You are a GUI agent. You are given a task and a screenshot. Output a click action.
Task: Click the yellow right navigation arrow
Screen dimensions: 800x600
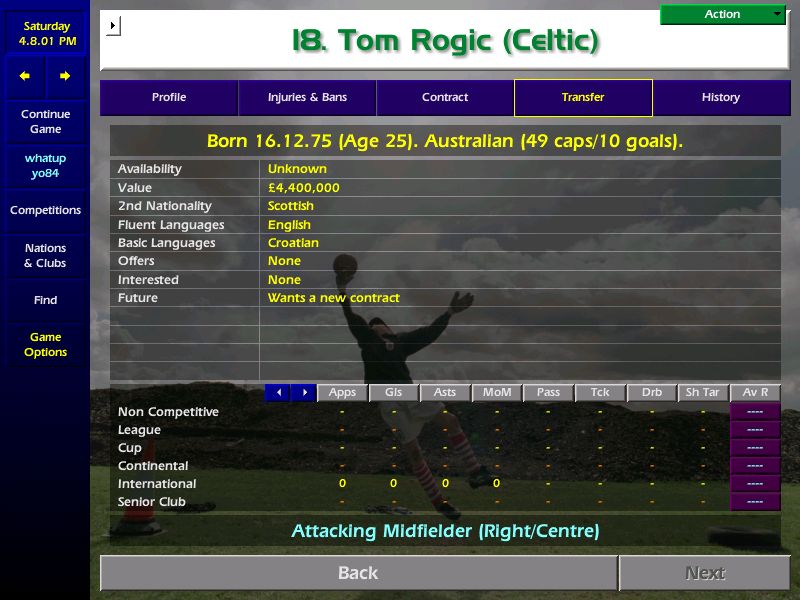click(x=65, y=76)
